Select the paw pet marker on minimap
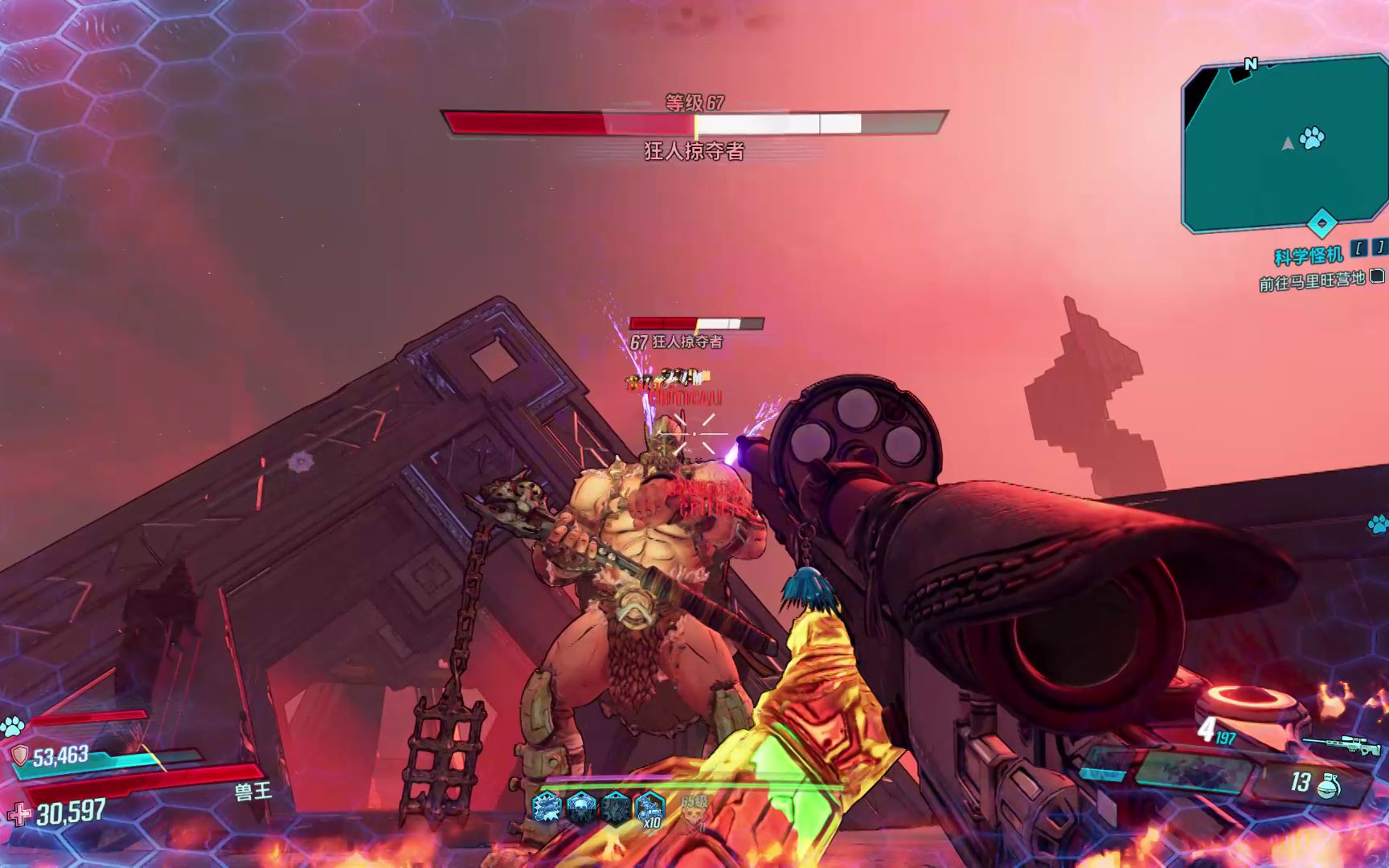This screenshot has height=868, width=1389. (x=1311, y=138)
